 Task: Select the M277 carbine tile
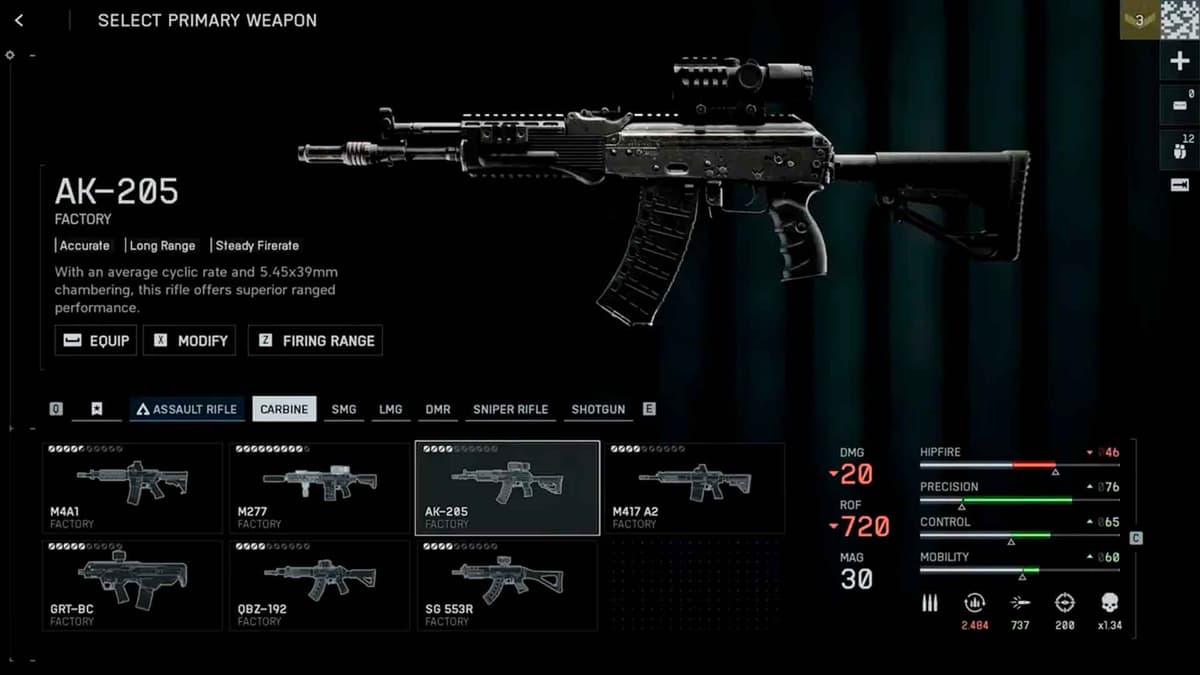(319, 488)
